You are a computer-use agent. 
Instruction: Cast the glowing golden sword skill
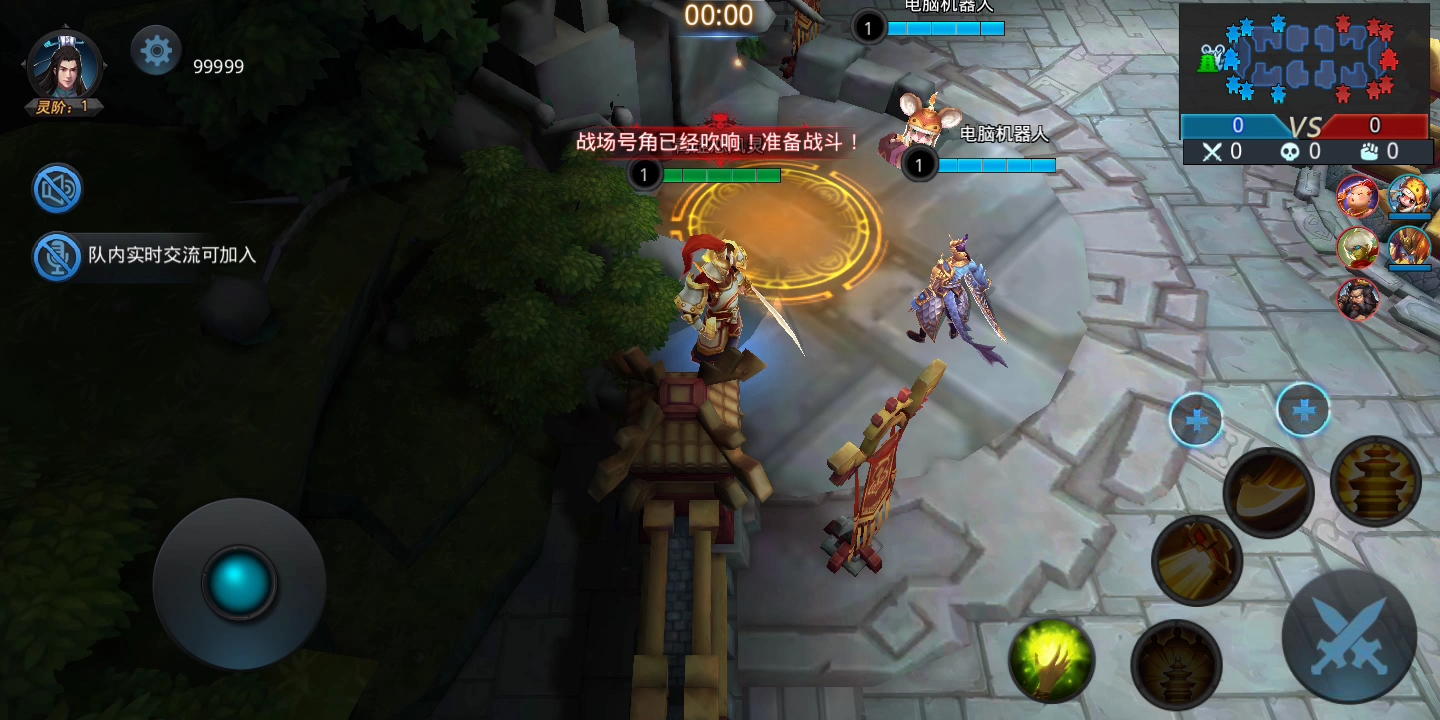1196,562
